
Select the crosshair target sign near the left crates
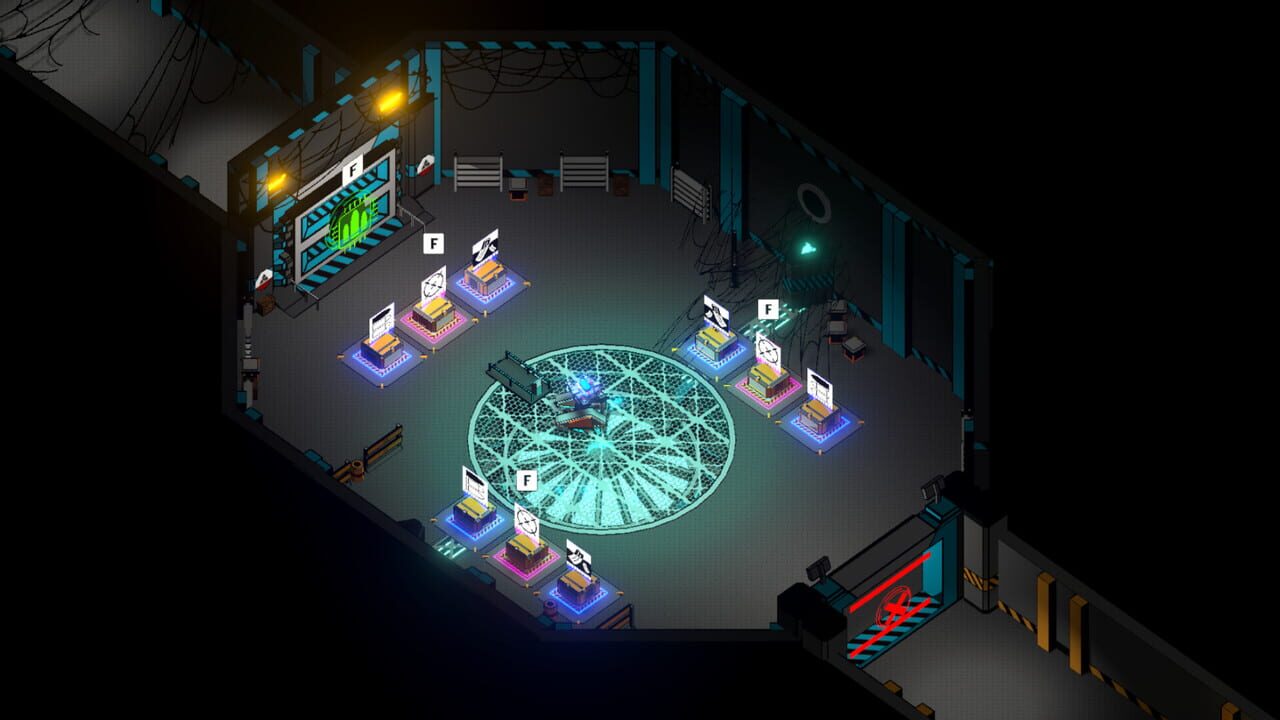[x=433, y=283]
